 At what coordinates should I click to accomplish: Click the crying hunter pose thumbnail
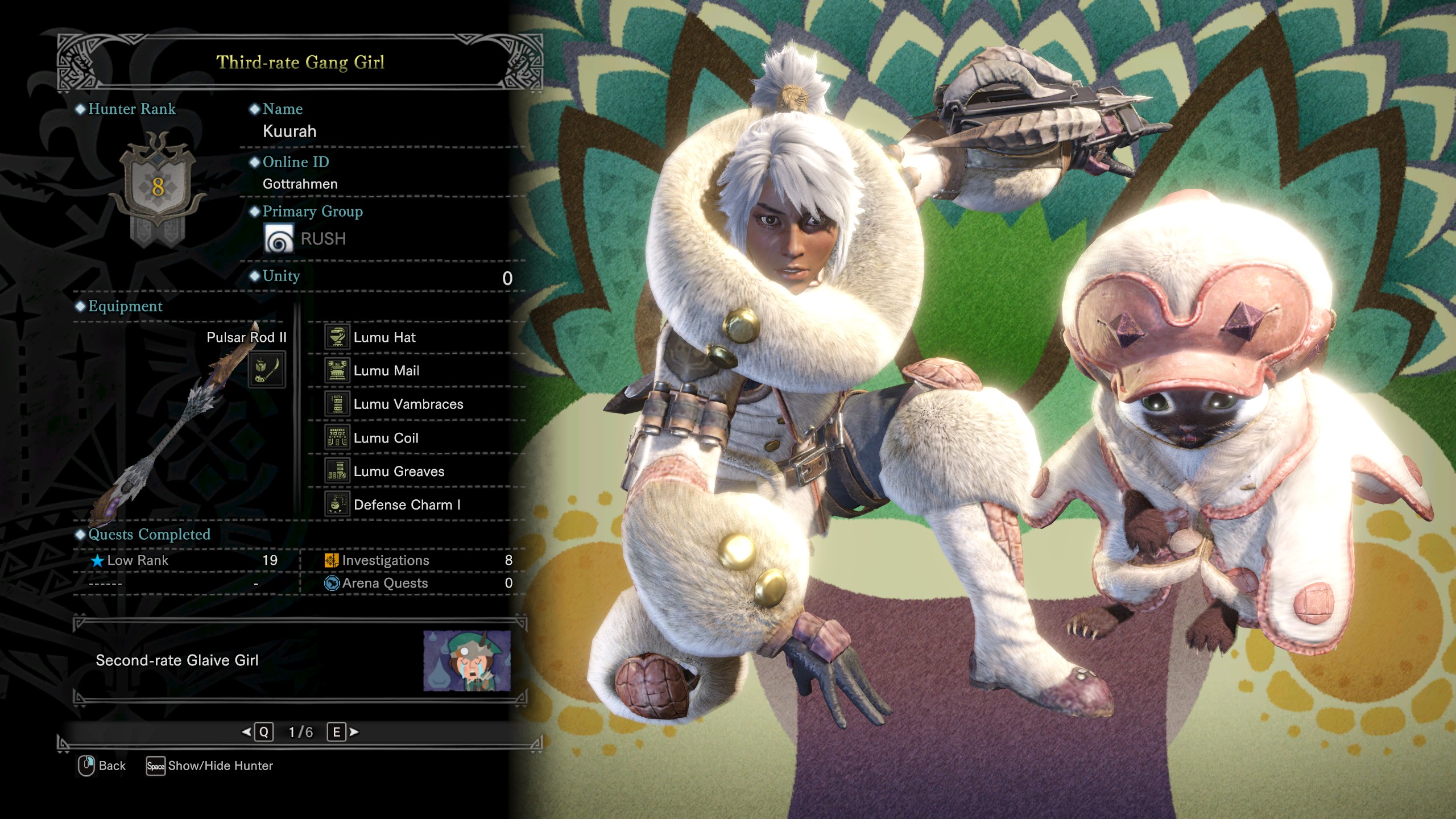tap(466, 660)
